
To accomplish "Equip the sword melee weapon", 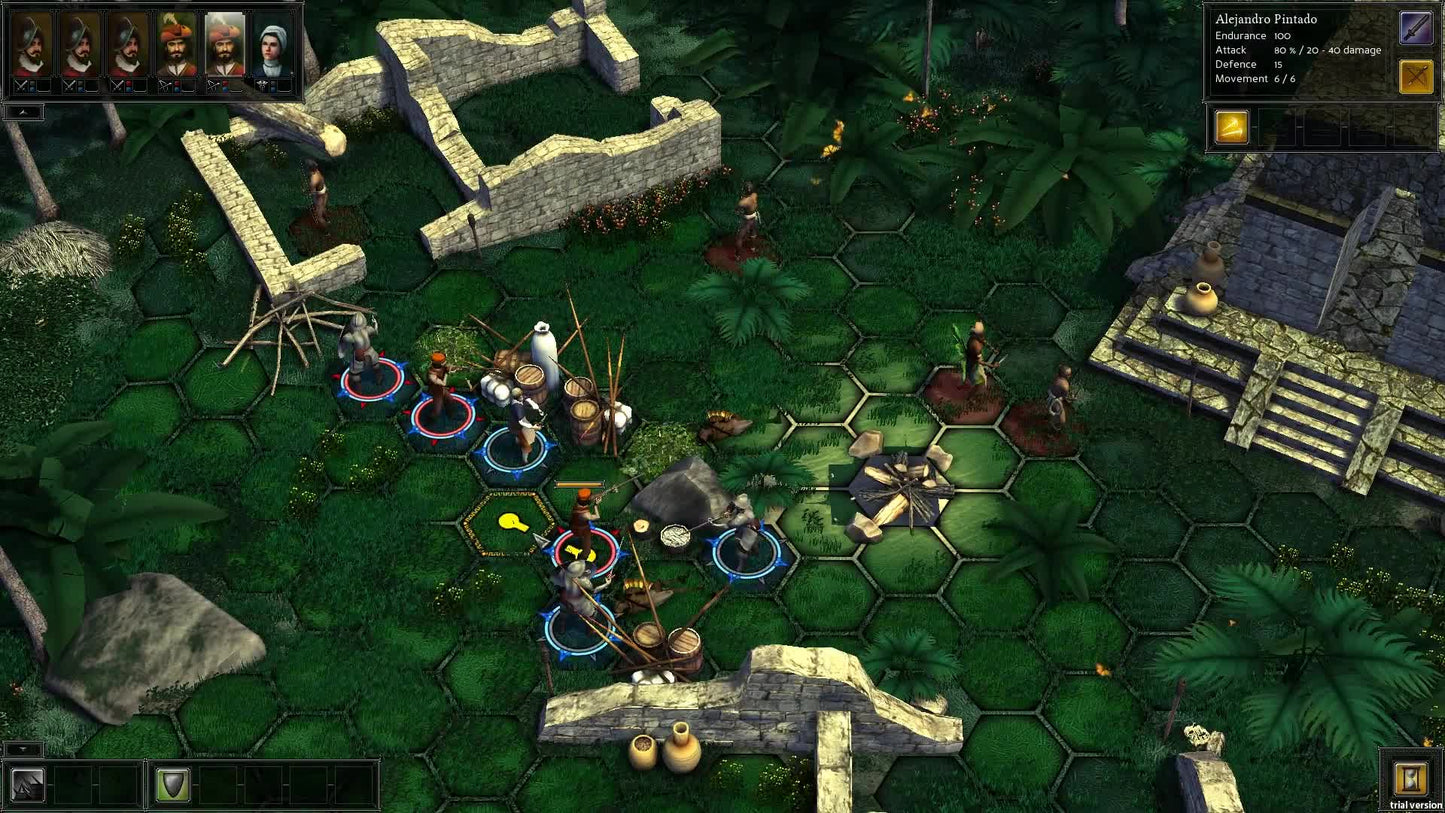I will point(1416,28).
